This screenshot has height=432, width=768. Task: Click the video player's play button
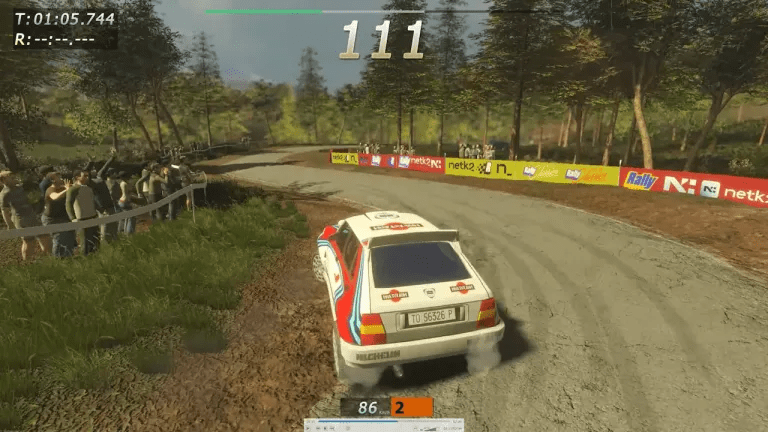click(308, 428)
